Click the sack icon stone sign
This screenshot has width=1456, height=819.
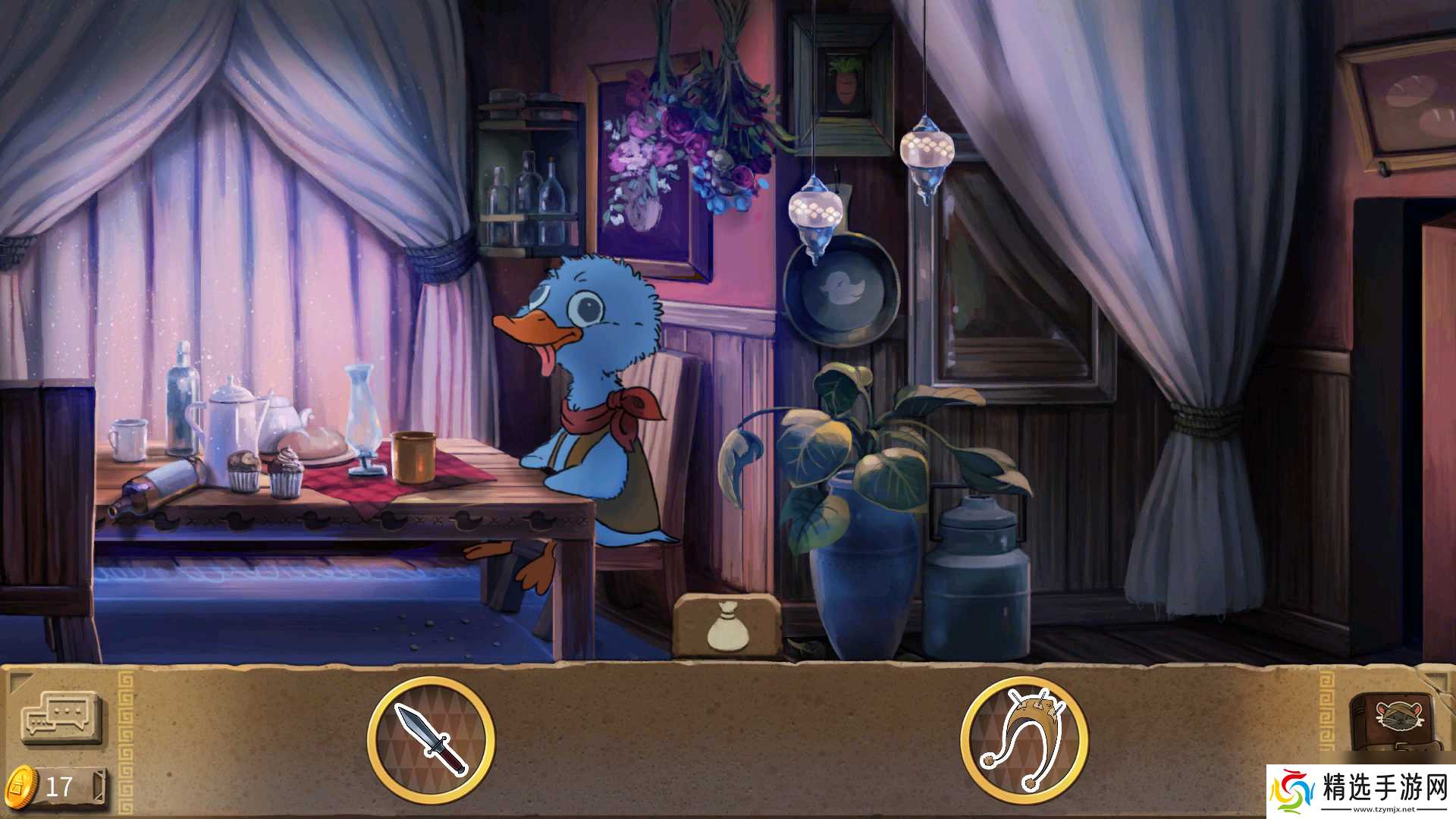click(x=725, y=626)
